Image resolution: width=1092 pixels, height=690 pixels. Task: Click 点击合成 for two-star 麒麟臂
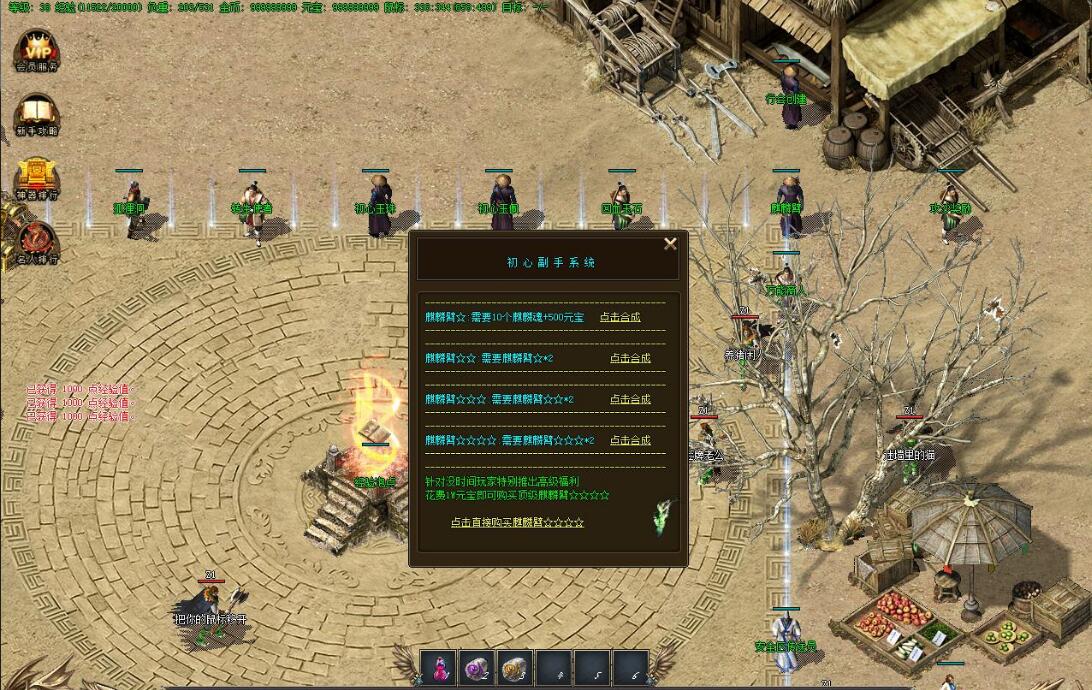[x=630, y=358]
